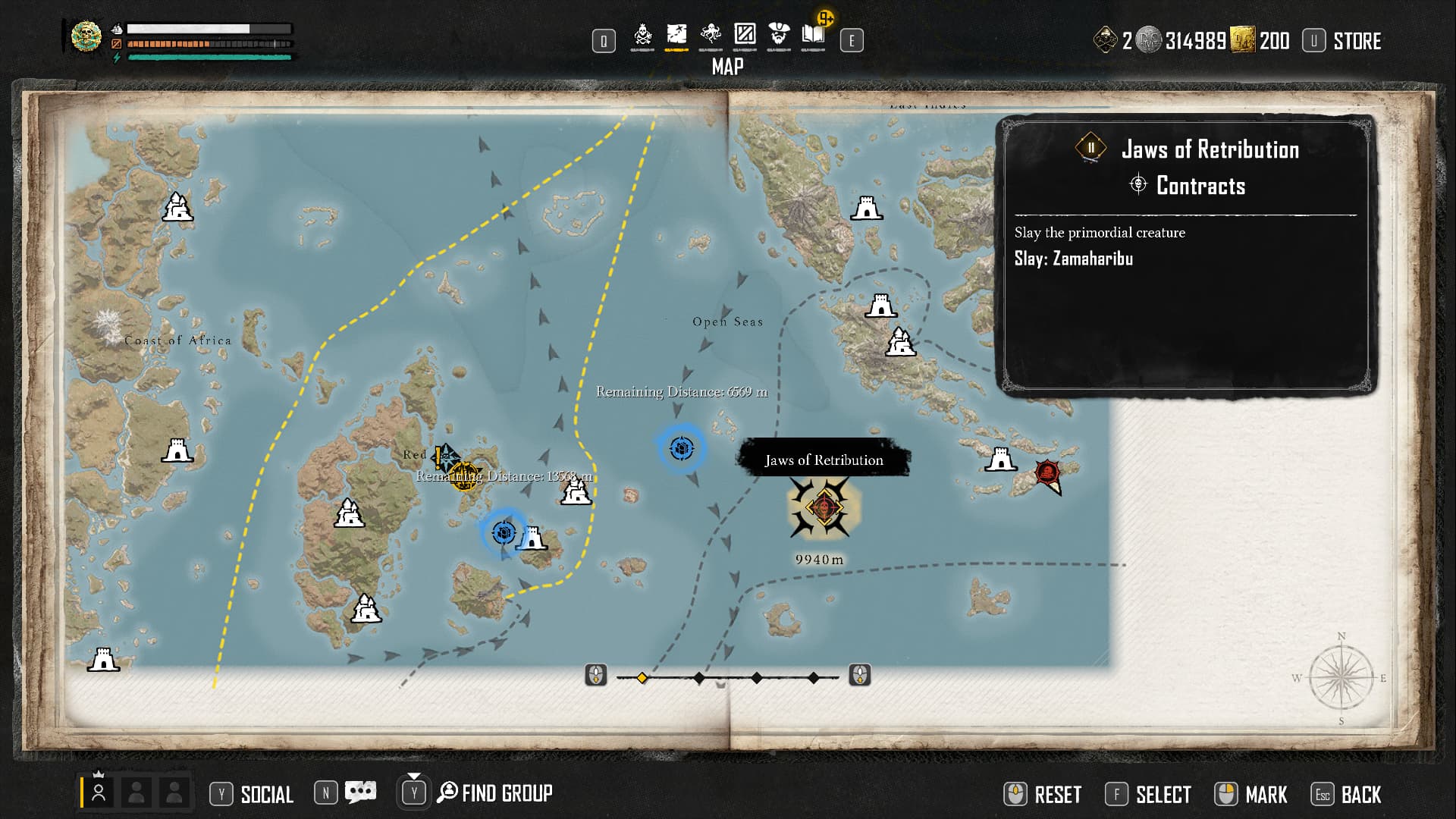Open the Social menu
This screenshot has width=1456, height=819.
[266, 794]
